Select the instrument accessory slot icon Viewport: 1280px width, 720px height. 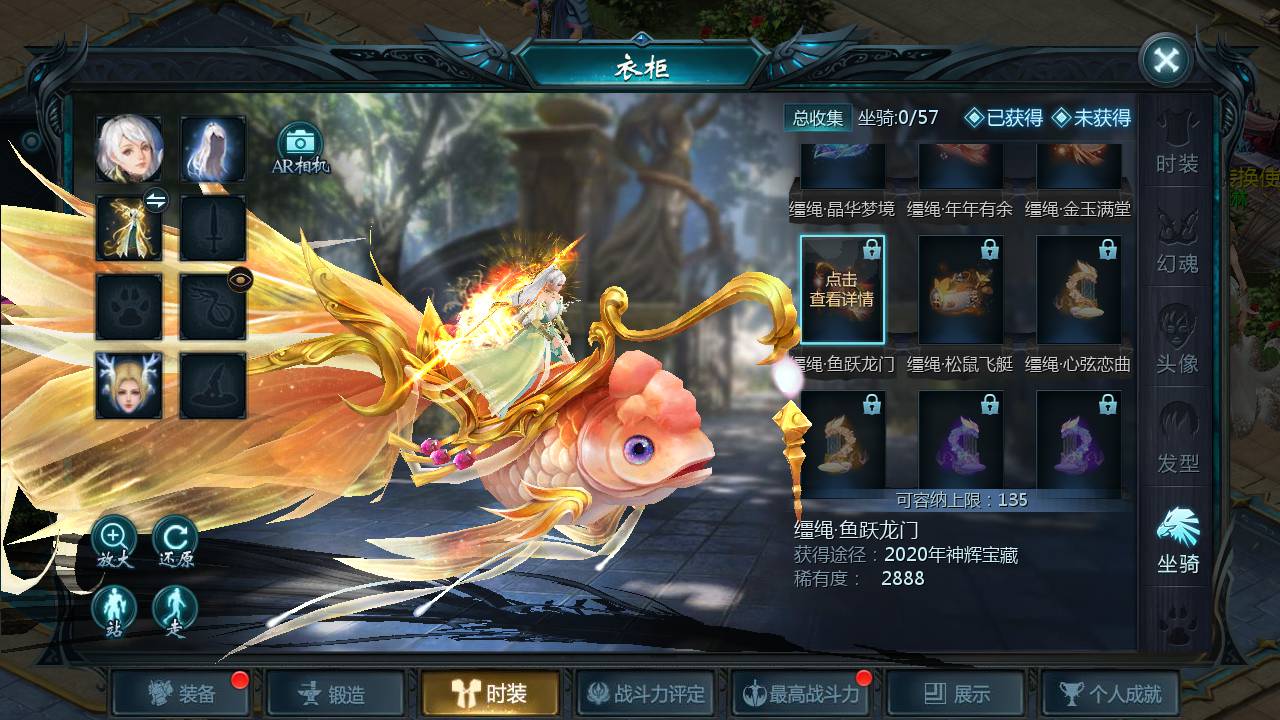pyautogui.click(x=212, y=308)
